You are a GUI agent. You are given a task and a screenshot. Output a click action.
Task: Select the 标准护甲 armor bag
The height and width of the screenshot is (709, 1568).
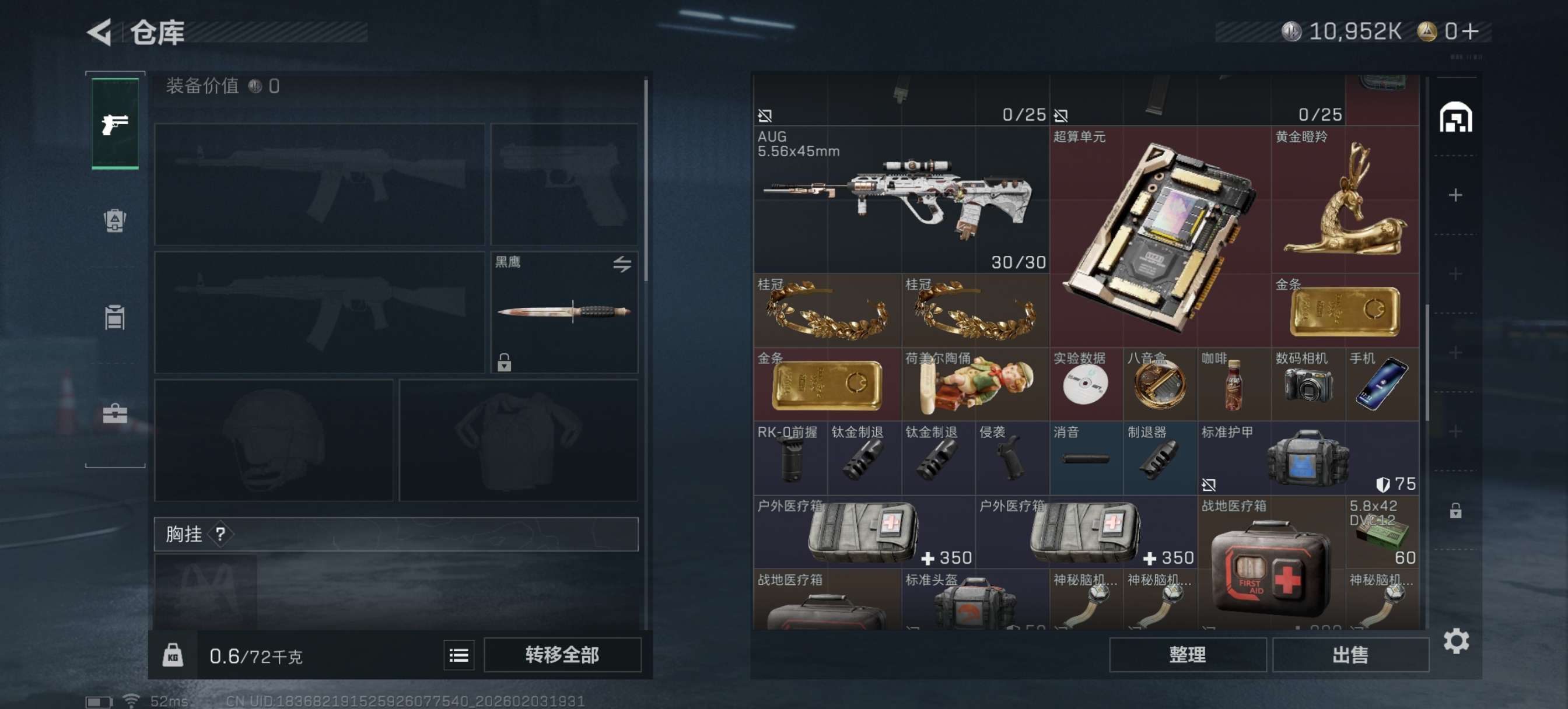pos(1307,458)
